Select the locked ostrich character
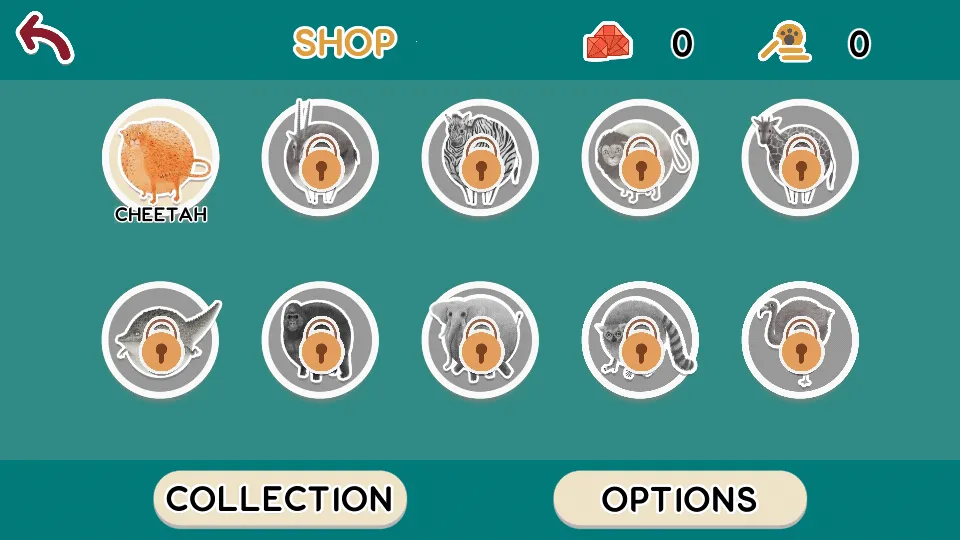This screenshot has width=960, height=540. tap(800, 340)
